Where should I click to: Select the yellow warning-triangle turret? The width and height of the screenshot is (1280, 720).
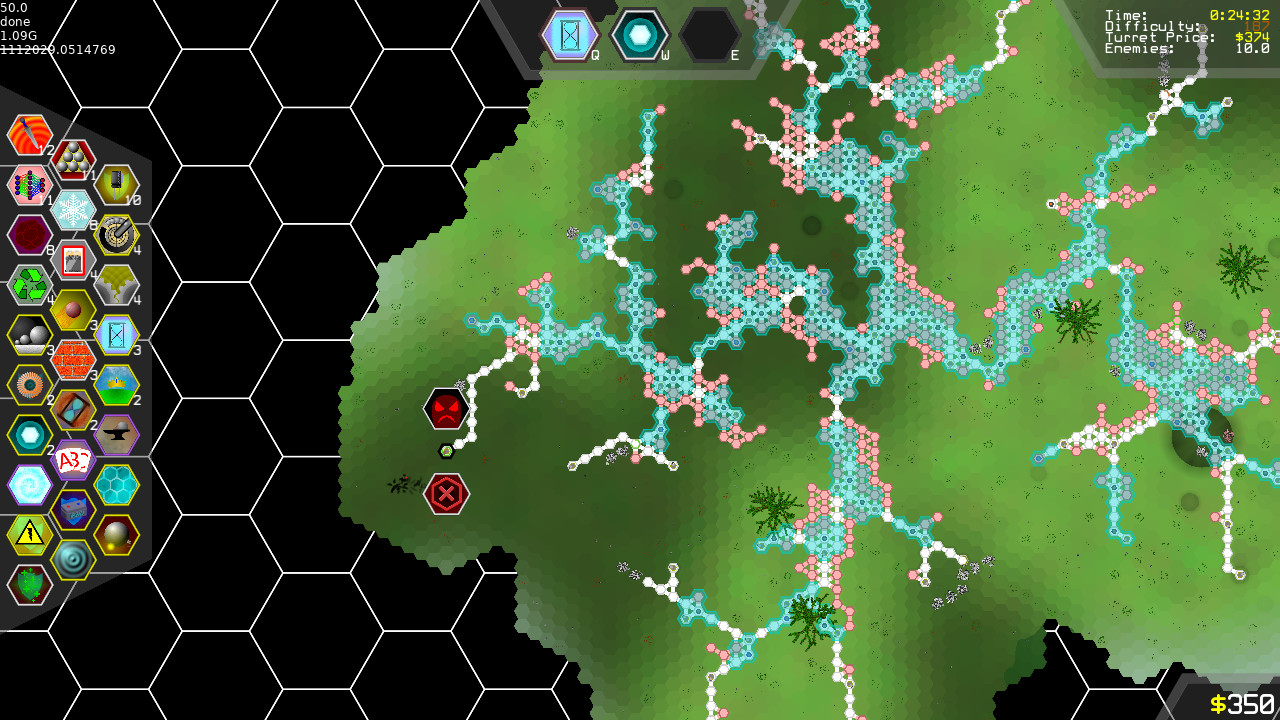point(30,535)
